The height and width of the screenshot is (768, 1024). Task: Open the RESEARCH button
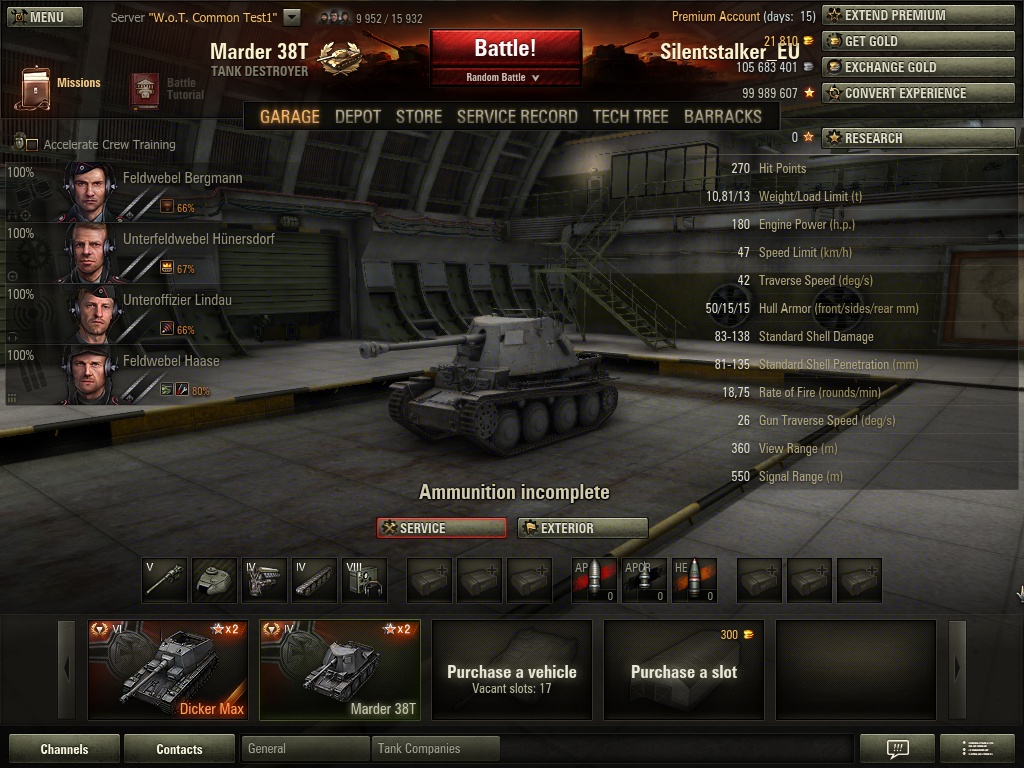[x=918, y=138]
